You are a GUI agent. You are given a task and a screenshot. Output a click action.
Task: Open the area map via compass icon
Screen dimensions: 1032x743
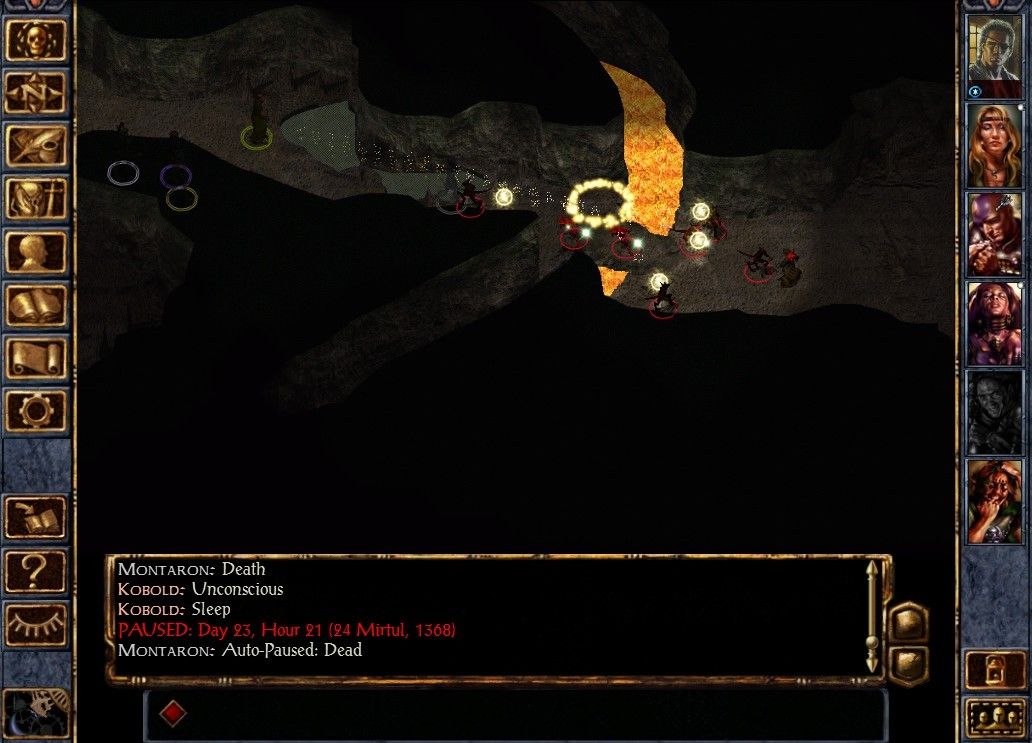coord(37,93)
